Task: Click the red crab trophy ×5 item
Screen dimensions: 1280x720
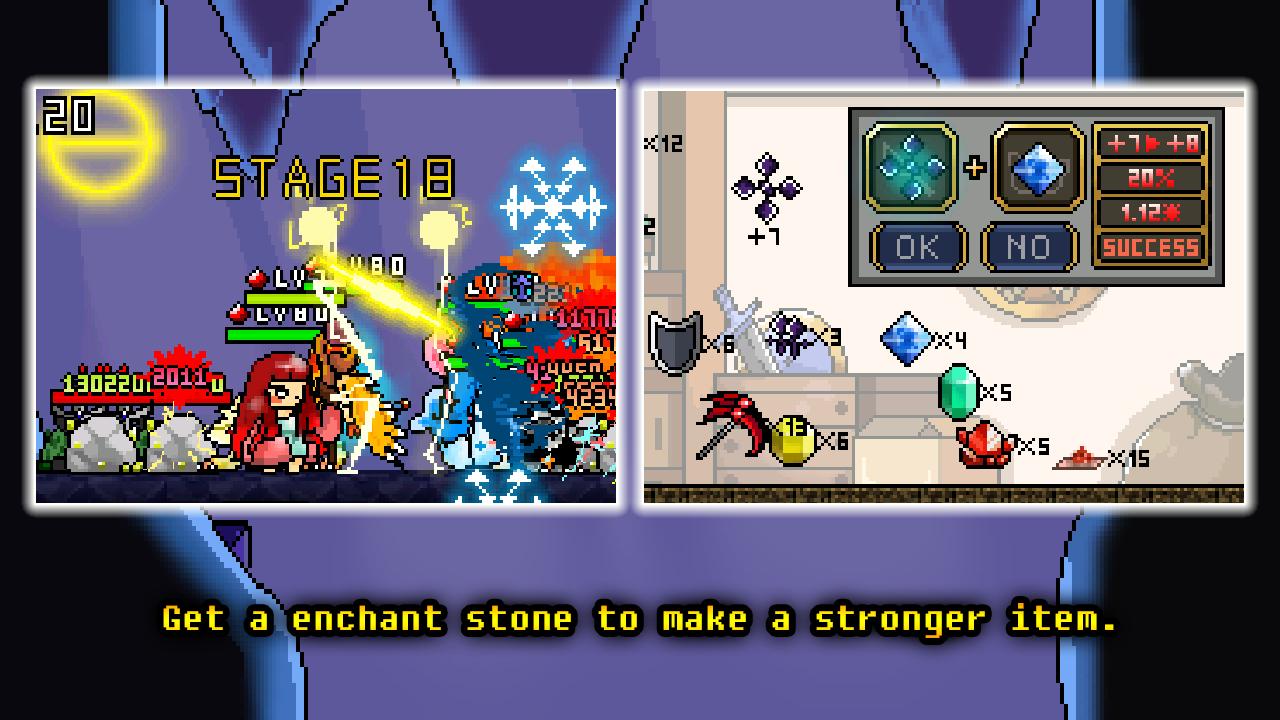Action: 985,443
